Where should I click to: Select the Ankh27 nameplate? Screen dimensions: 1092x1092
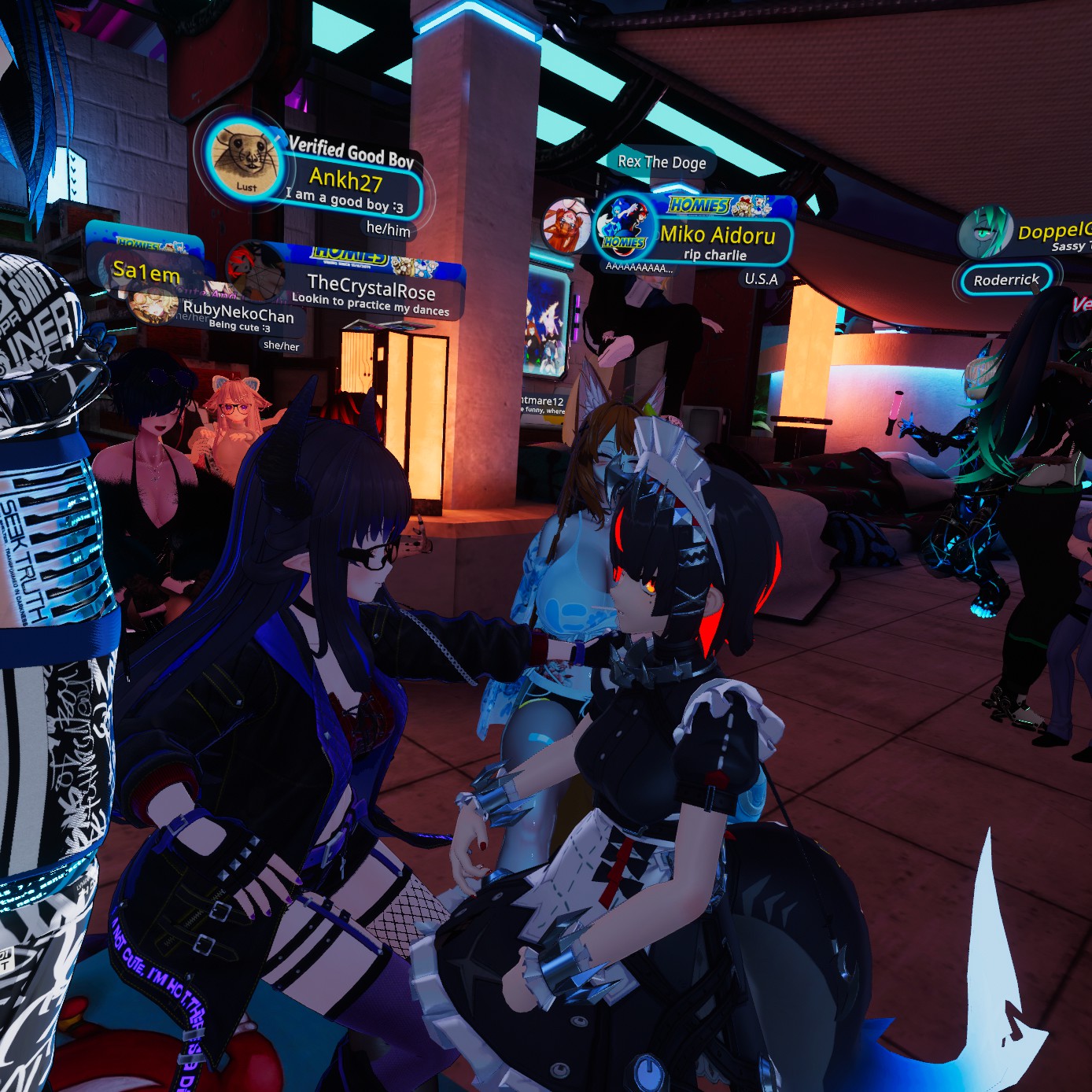click(x=346, y=183)
